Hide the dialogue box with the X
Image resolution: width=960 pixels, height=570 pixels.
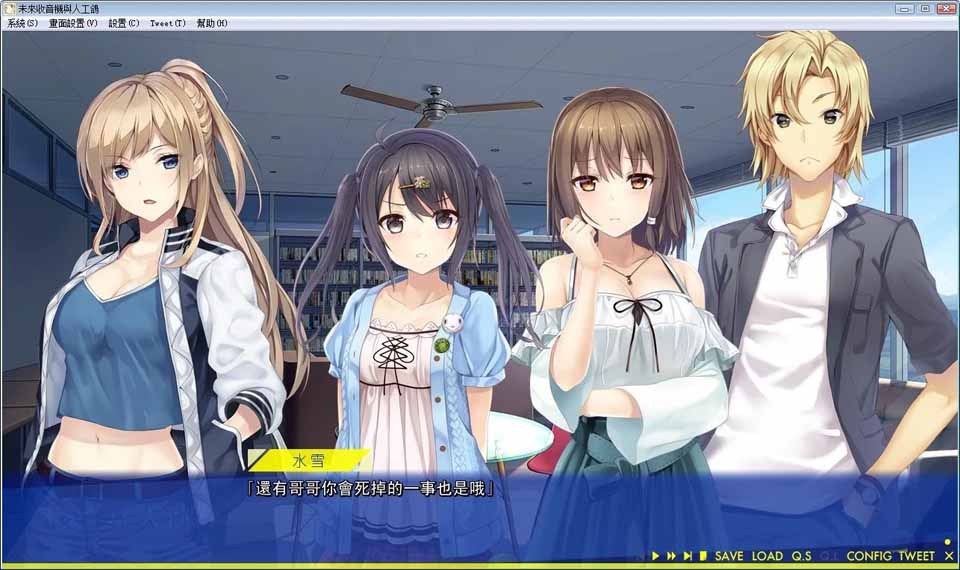(948, 556)
